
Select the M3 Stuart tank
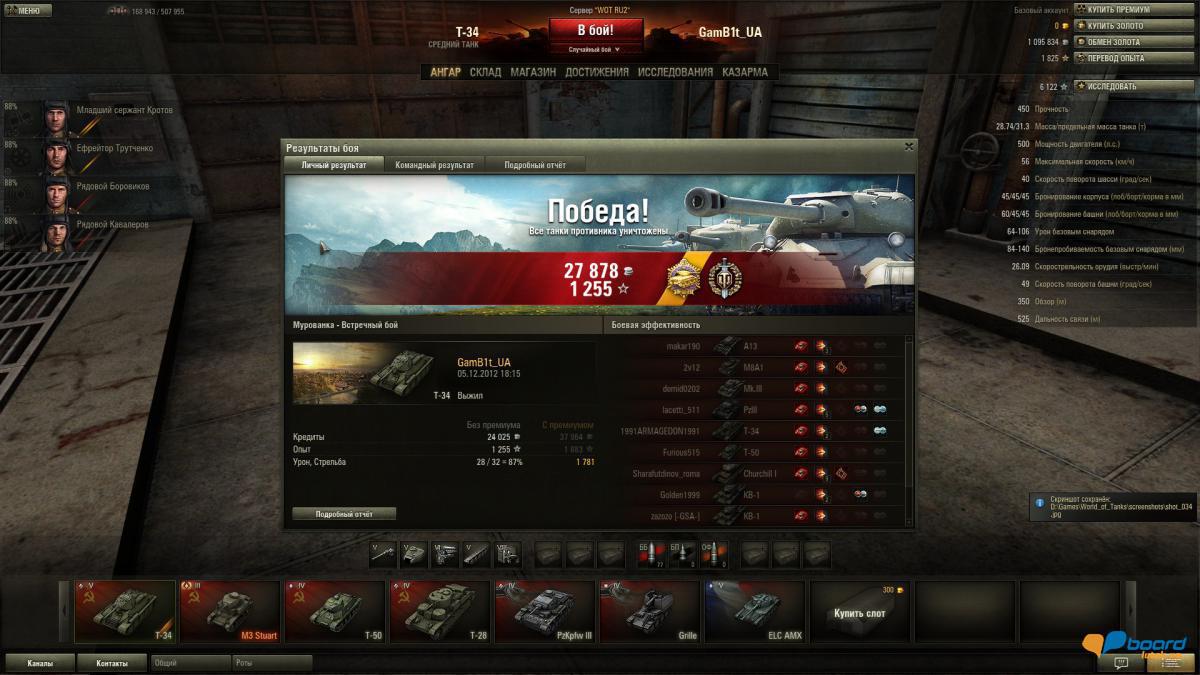[x=230, y=611]
